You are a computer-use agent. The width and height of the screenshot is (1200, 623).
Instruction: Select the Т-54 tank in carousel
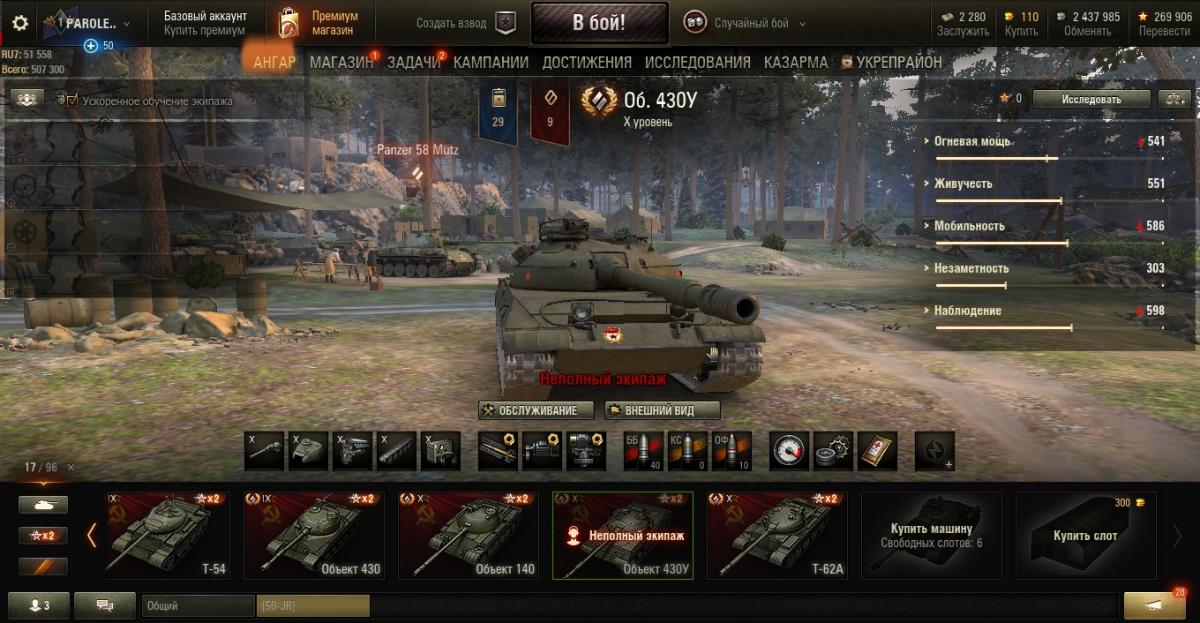coord(167,535)
